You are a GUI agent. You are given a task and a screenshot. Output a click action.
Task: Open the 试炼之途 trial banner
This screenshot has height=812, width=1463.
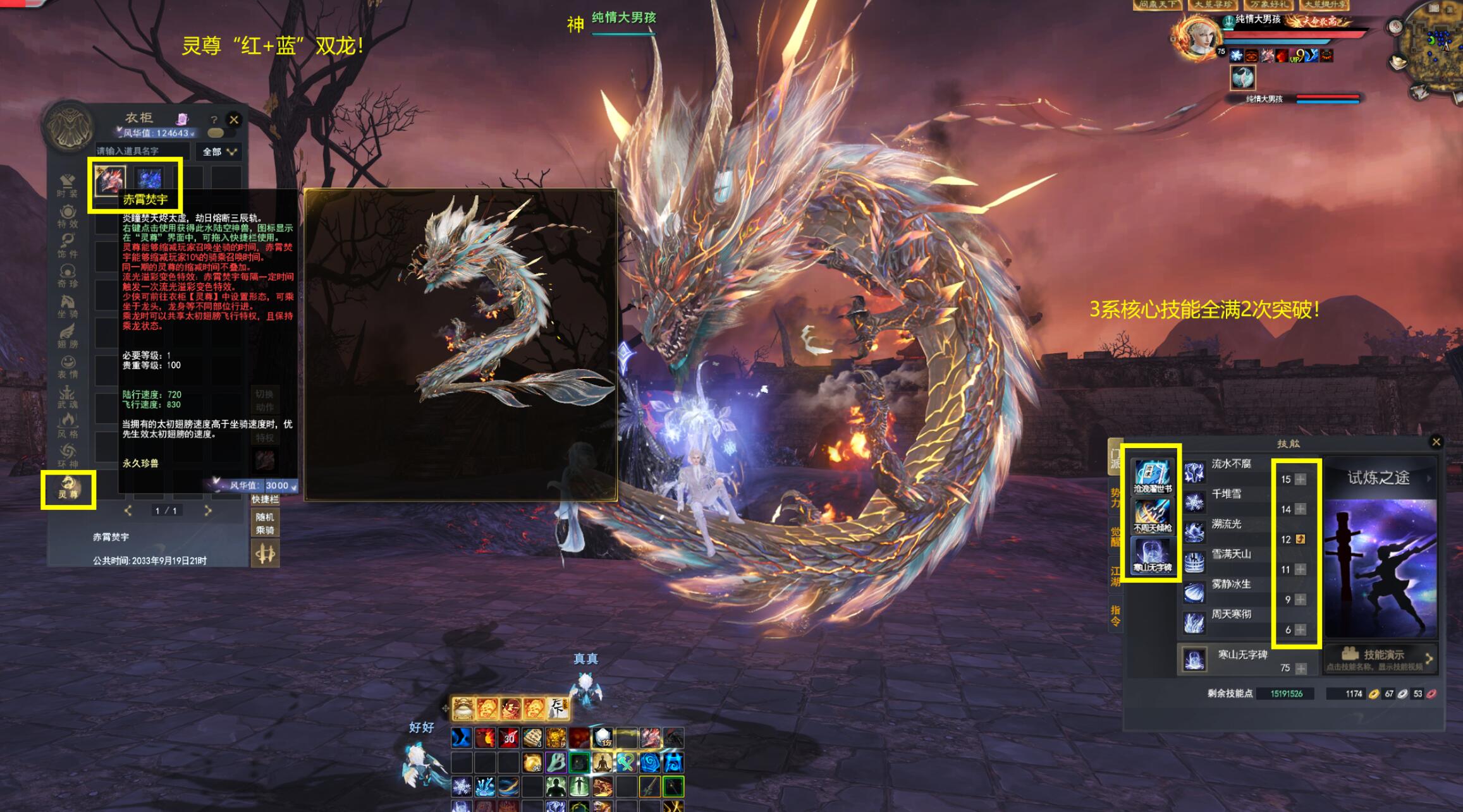(x=1380, y=478)
